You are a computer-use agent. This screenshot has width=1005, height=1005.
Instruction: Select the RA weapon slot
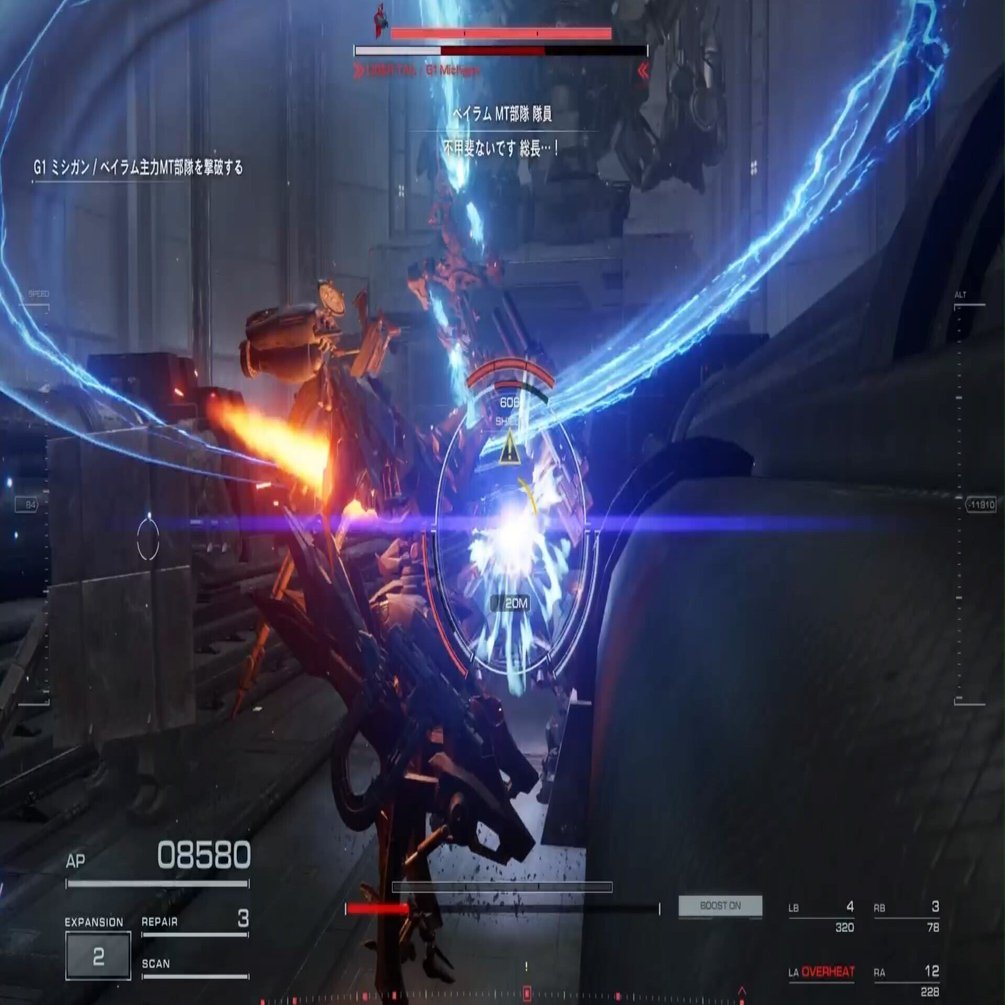(906, 978)
